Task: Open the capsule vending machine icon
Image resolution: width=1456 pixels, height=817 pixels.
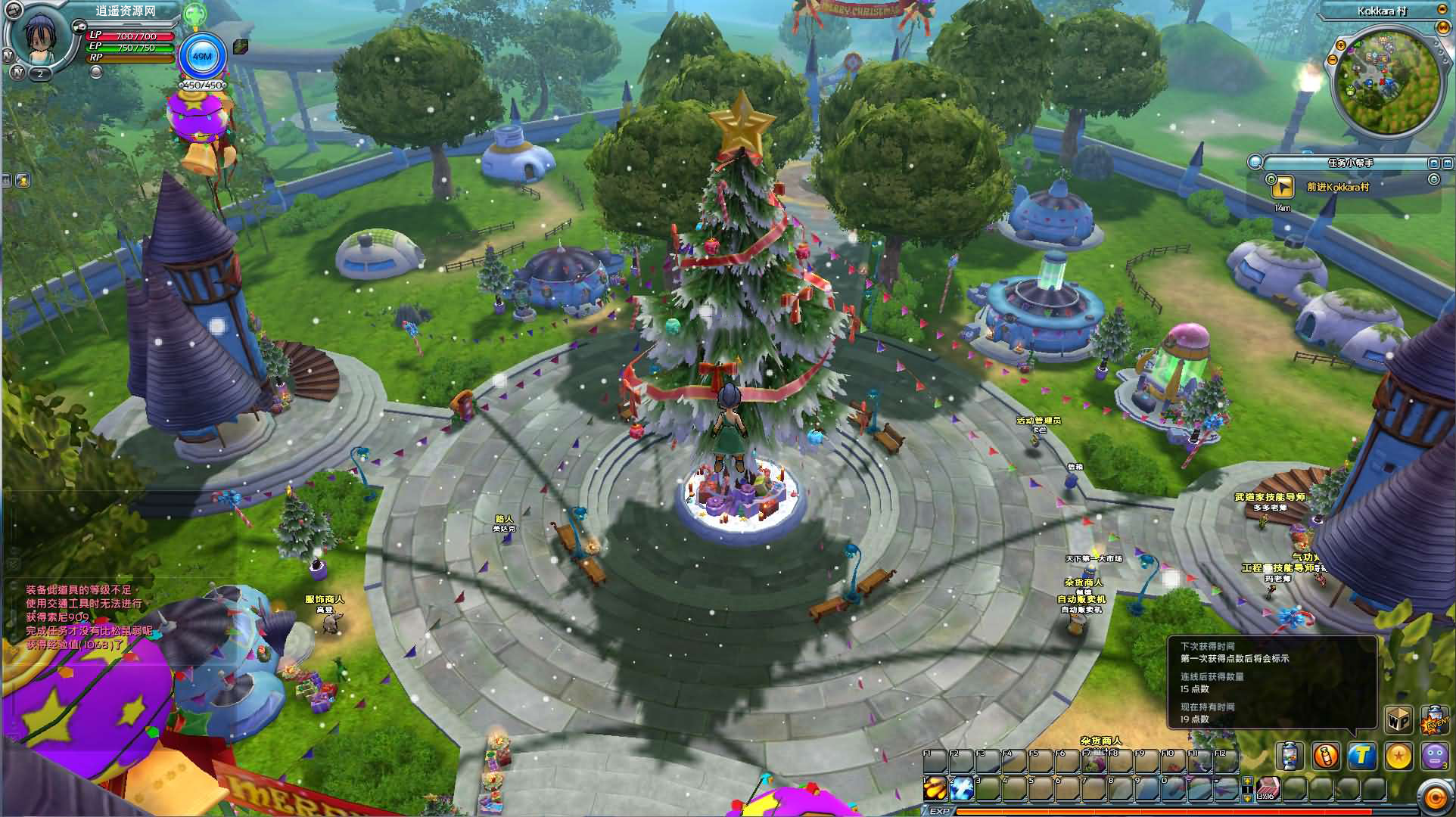Action: (x=1290, y=756)
